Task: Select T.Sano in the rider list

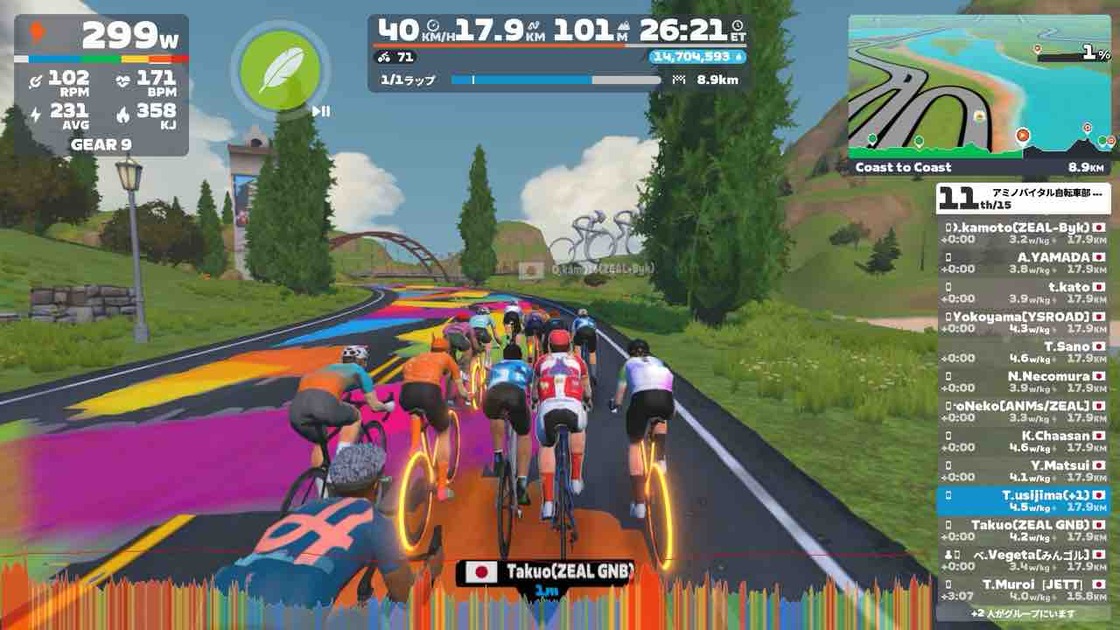Action: tap(1026, 352)
